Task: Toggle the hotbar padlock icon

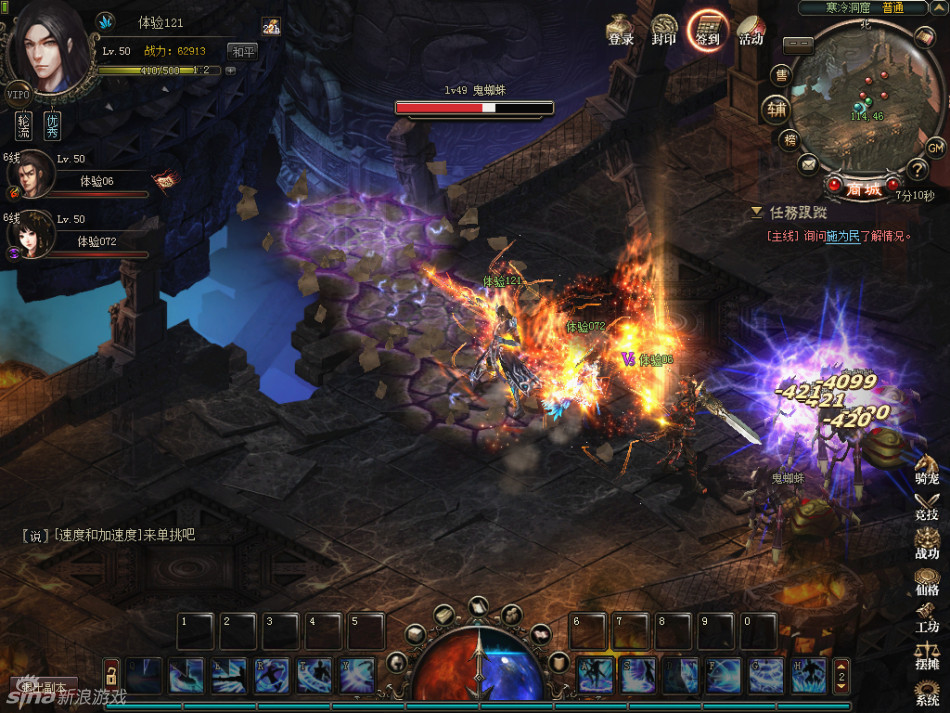Action: [111, 672]
